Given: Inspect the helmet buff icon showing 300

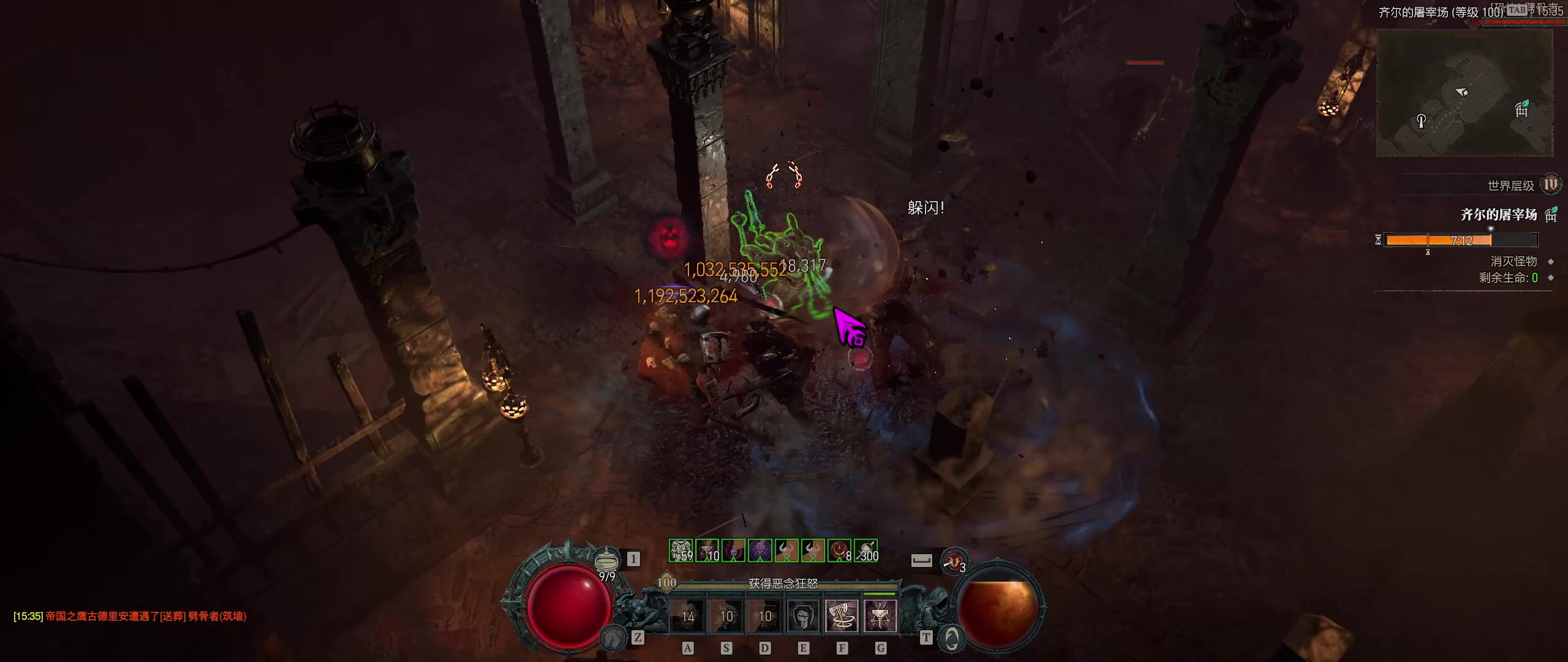Looking at the screenshot, I should point(866,550).
